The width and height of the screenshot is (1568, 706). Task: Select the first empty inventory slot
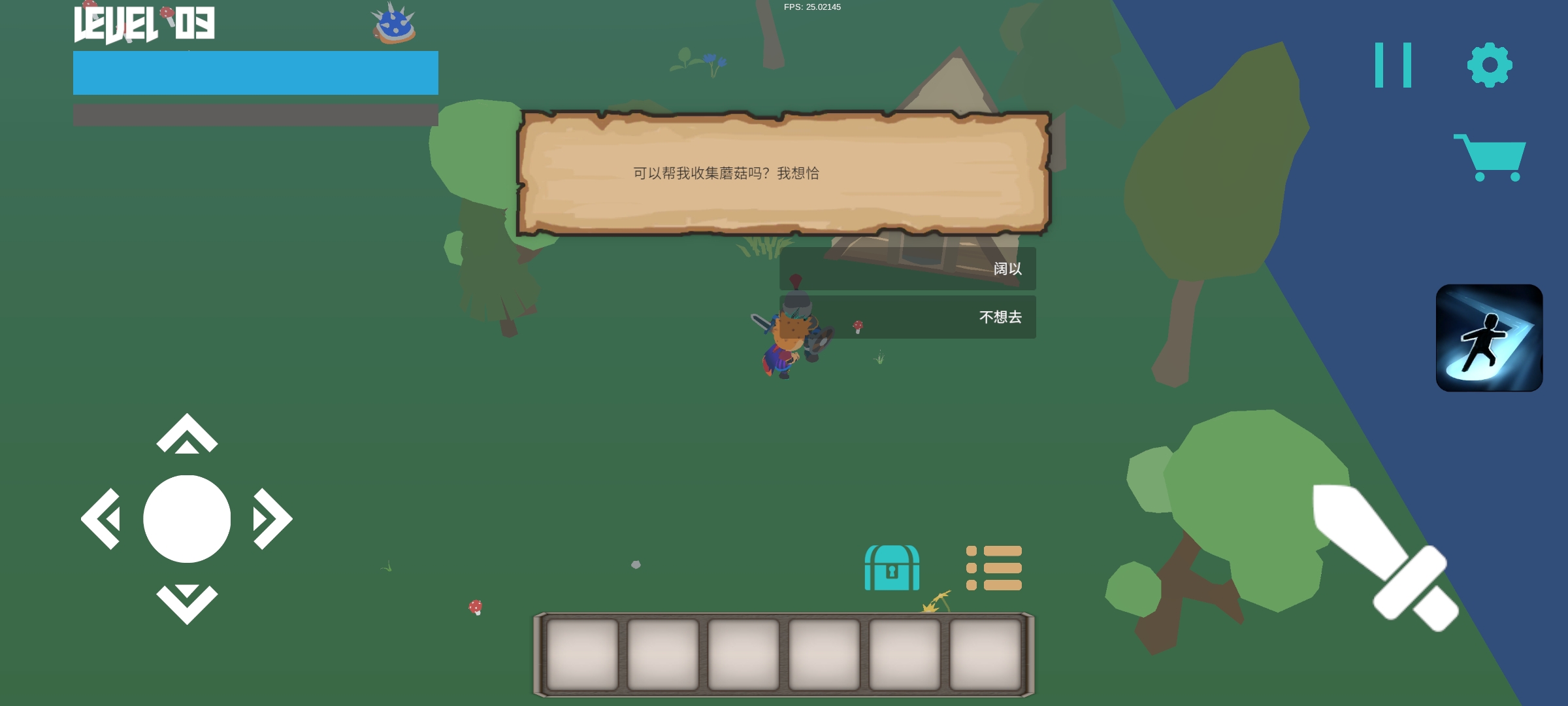pyautogui.click(x=582, y=656)
